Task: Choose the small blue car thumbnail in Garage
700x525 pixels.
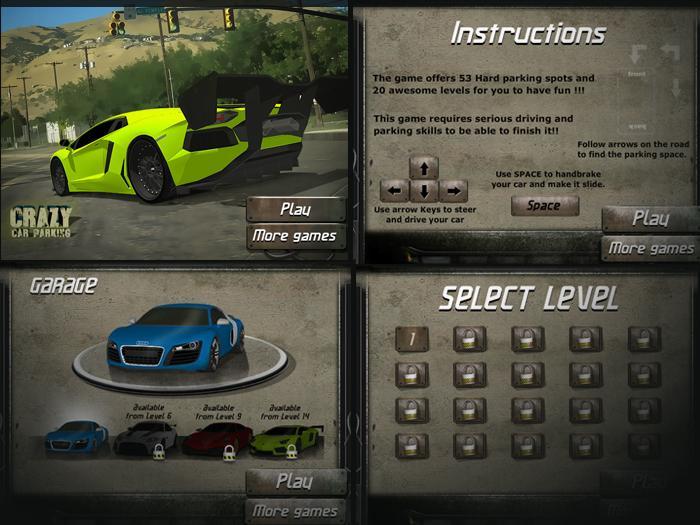Action: (76, 437)
